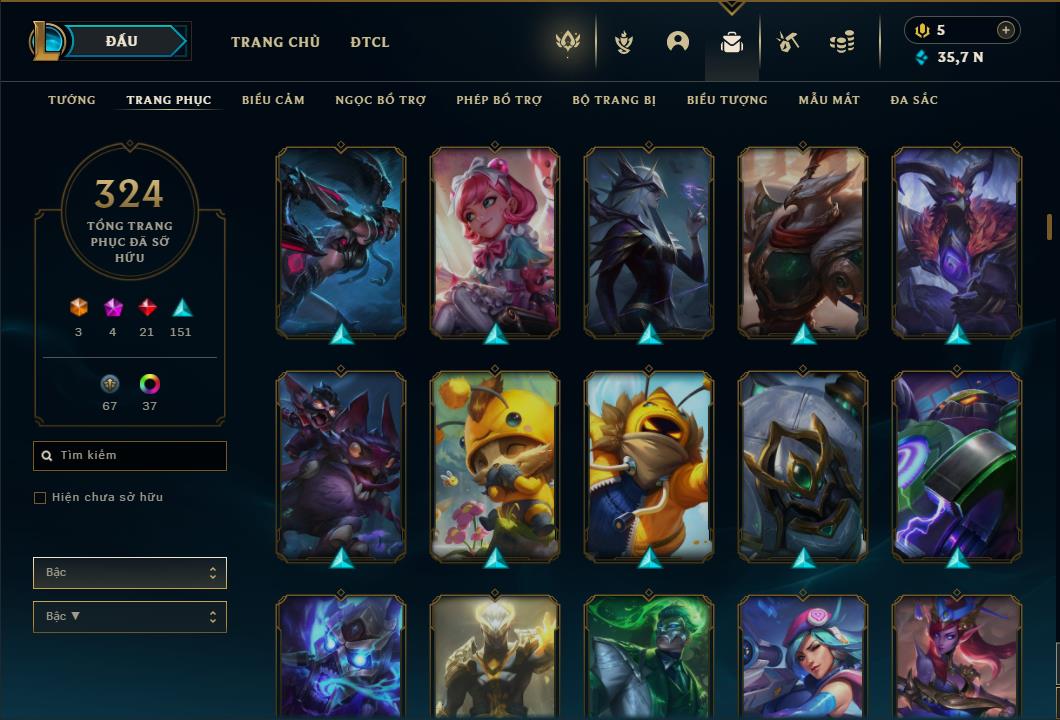The height and width of the screenshot is (720, 1060).
Task: Toggle the Hiện chưa sở hữu checkbox
Action: (40, 498)
